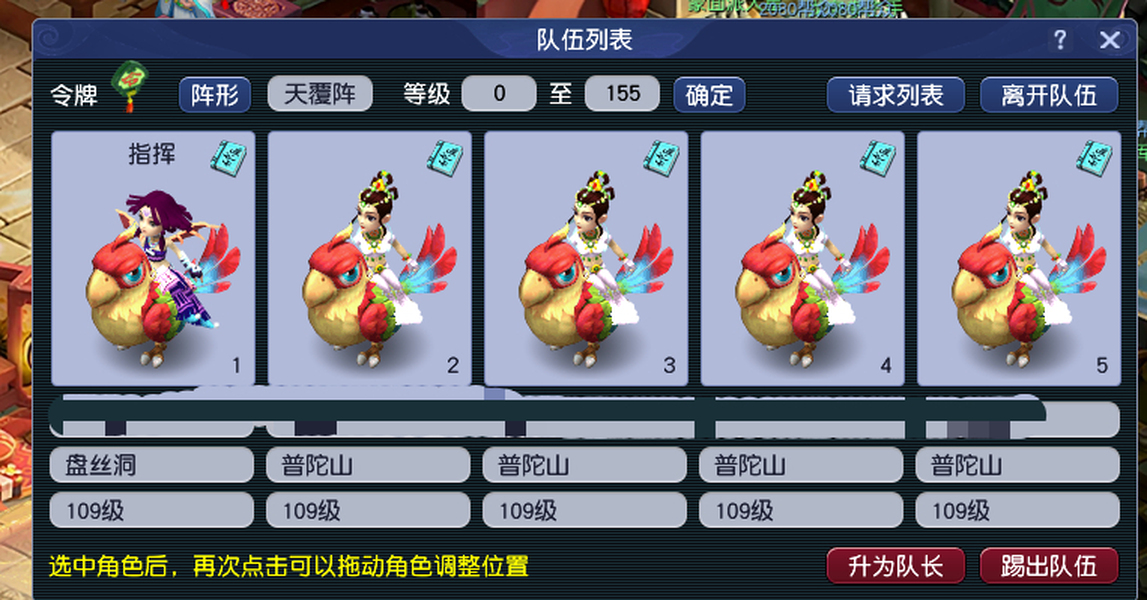The width and height of the screenshot is (1147, 600).
Task: Click the 阵形 formation button
Action: [x=215, y=95]
